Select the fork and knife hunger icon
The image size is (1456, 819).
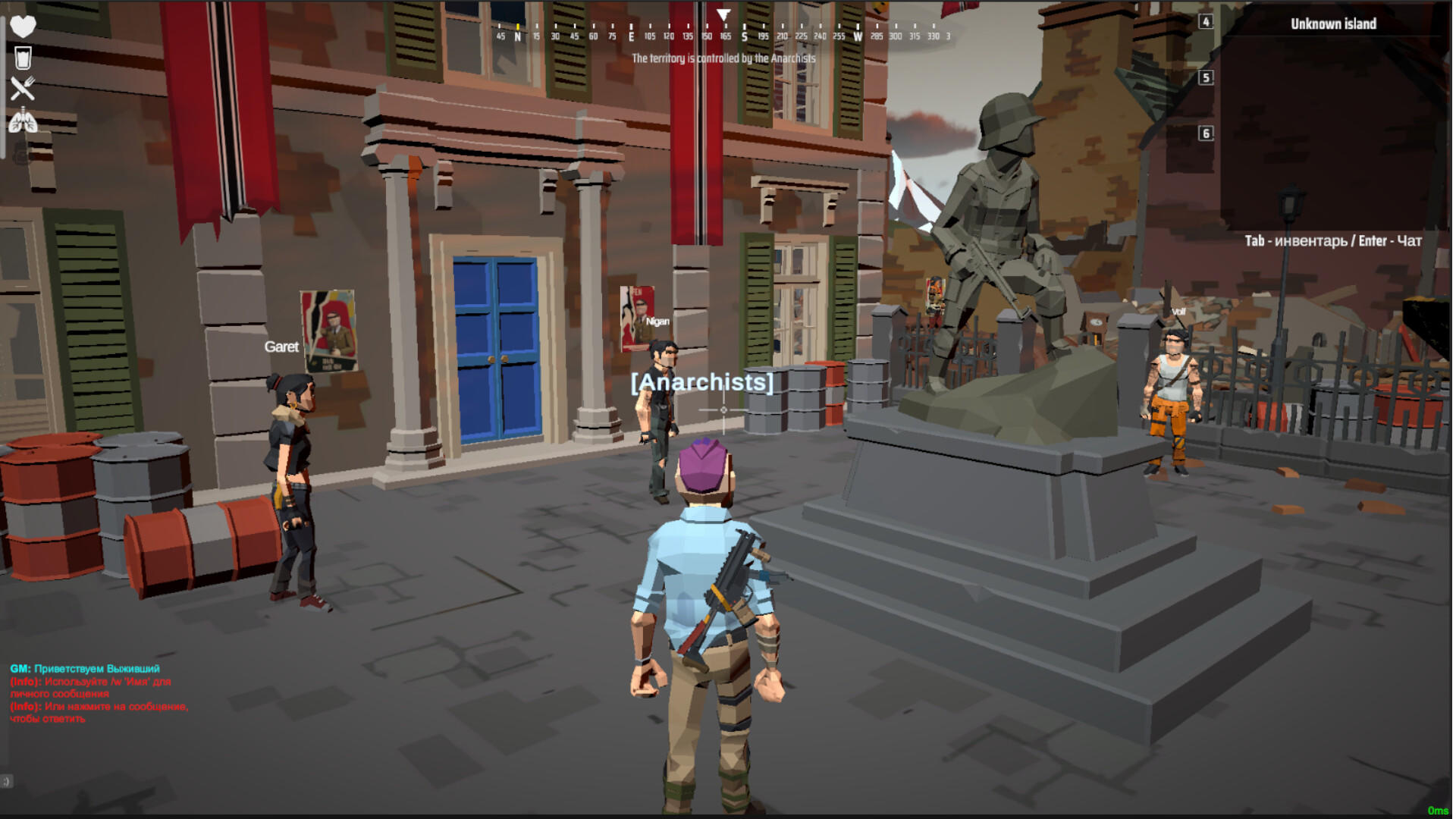[x=25, y=89]
